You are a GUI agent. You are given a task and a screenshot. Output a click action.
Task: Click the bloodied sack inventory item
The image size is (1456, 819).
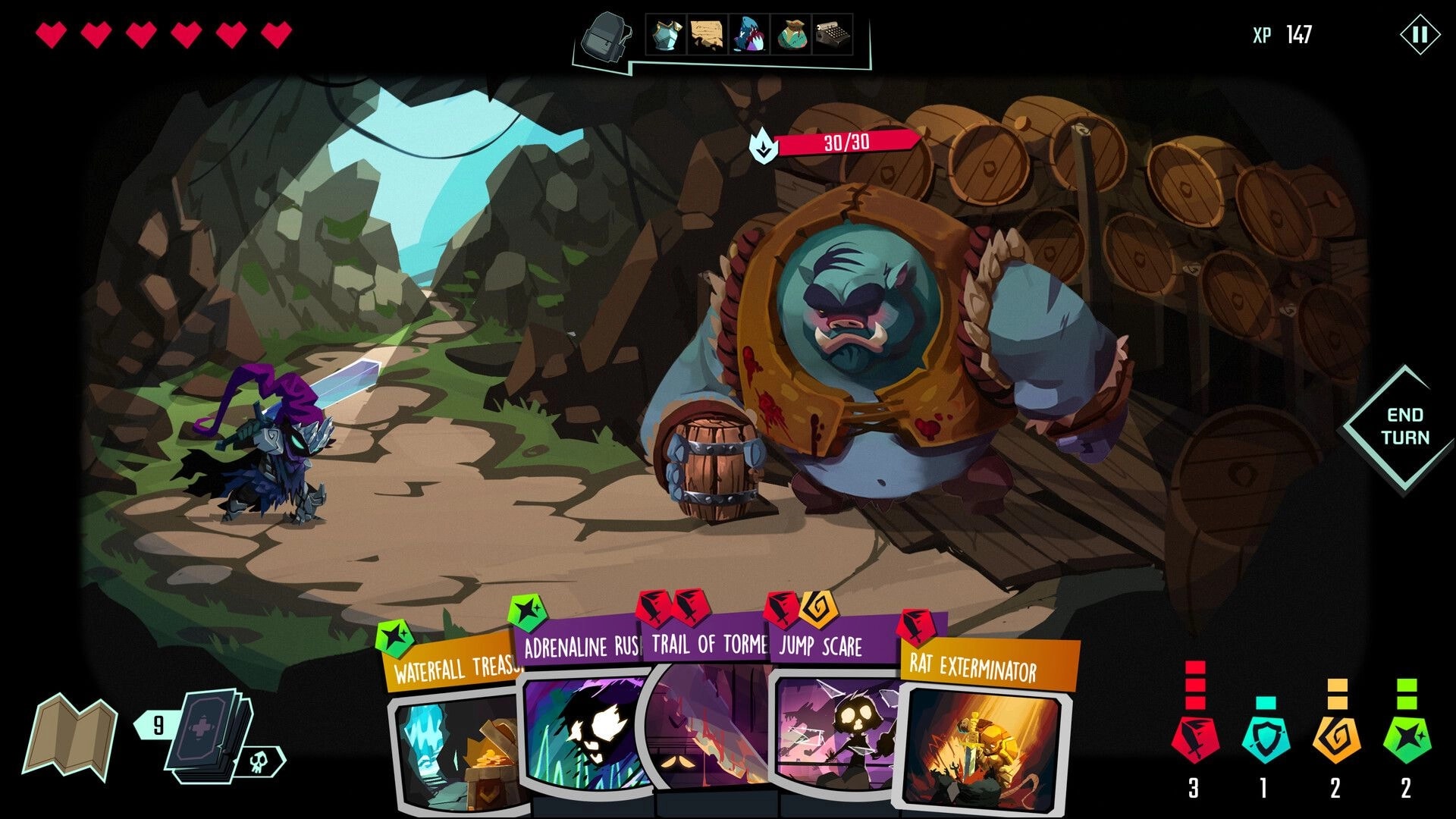pos(791,34)
